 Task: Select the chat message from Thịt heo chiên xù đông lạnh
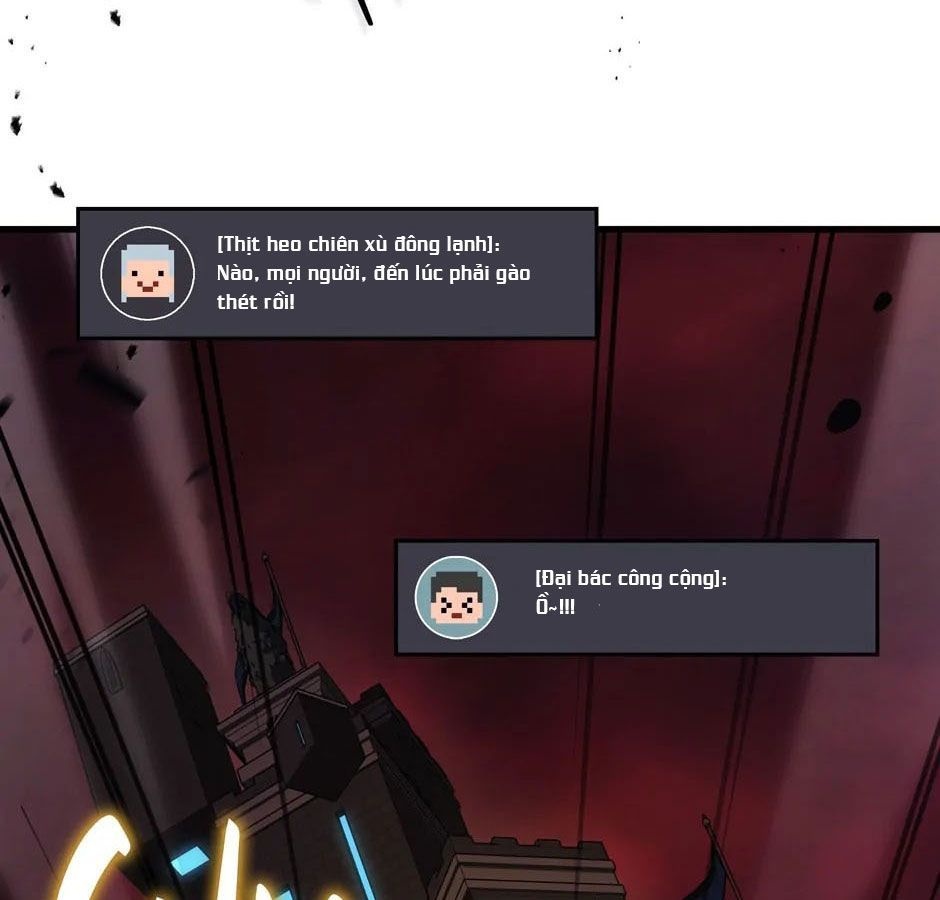[373, 273]
